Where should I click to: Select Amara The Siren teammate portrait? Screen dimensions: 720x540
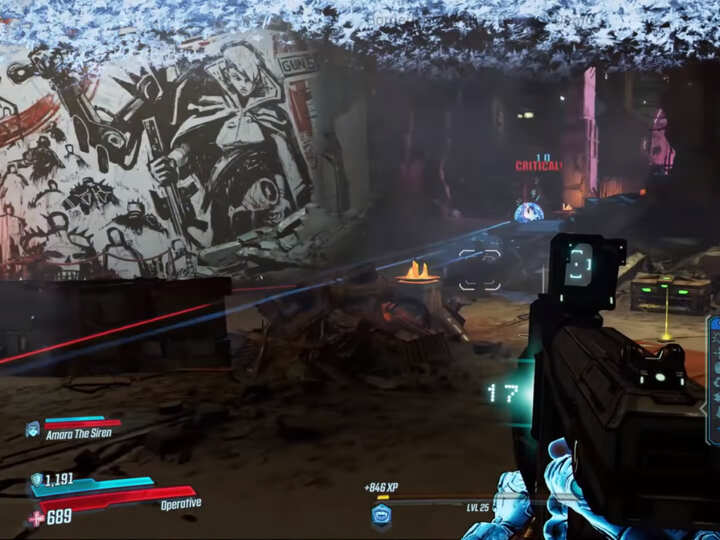pyautogui.click(x=32, y=429)
